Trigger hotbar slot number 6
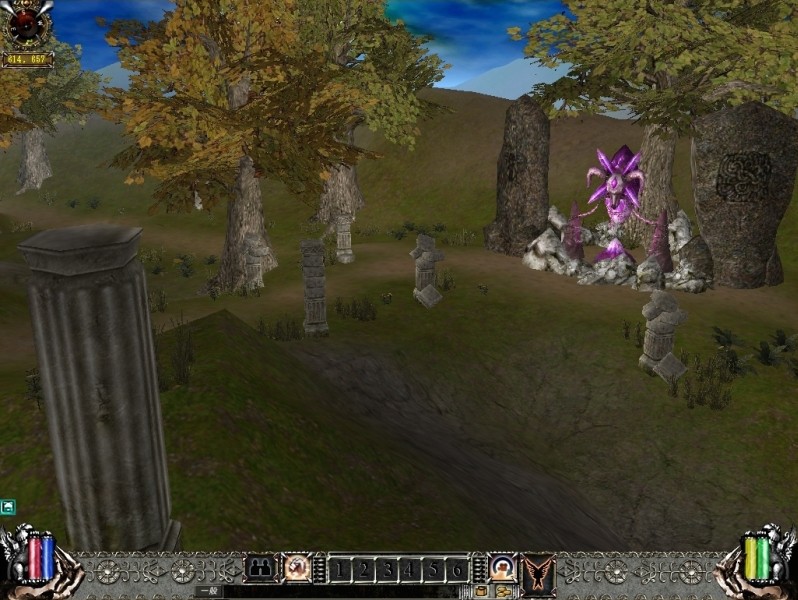The image size is (798, 600). [x=456, y=570]
